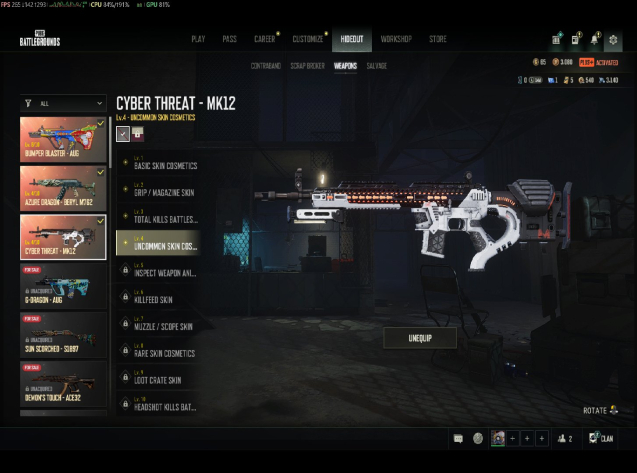Pick the Sun Scorched S1897 skin
The height and width of the screenshot is (473, 637).
click(x=64, y=334)
